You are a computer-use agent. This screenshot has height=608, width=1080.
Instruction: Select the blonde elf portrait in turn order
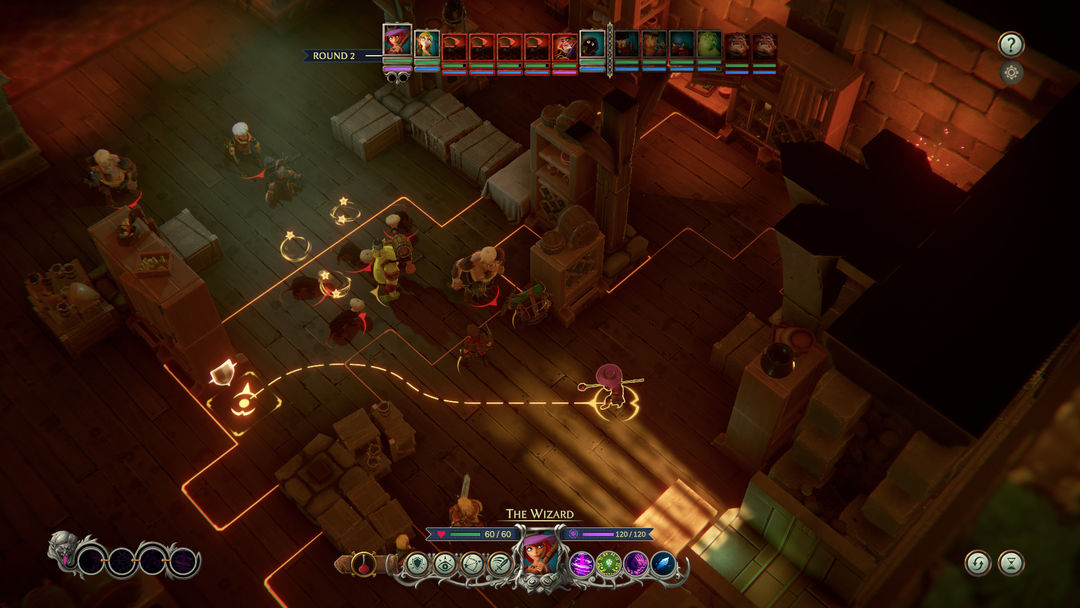click(427, 45)
